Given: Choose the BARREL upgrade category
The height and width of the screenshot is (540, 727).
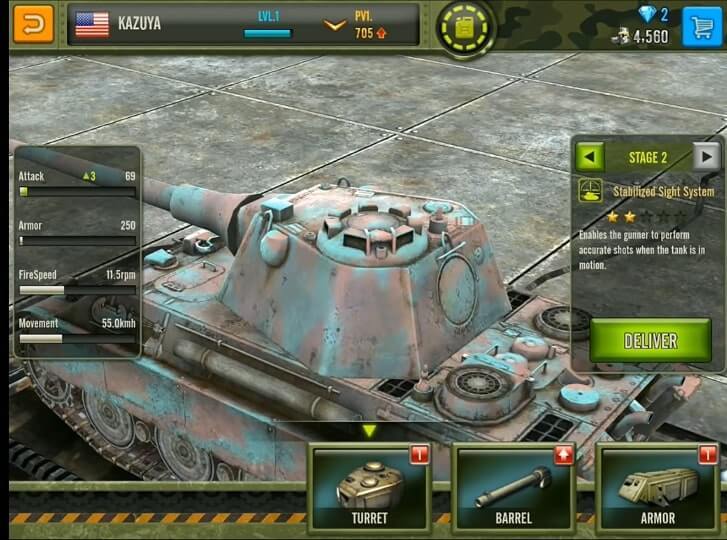Looking at the screenshot, I should click(513, 489).
